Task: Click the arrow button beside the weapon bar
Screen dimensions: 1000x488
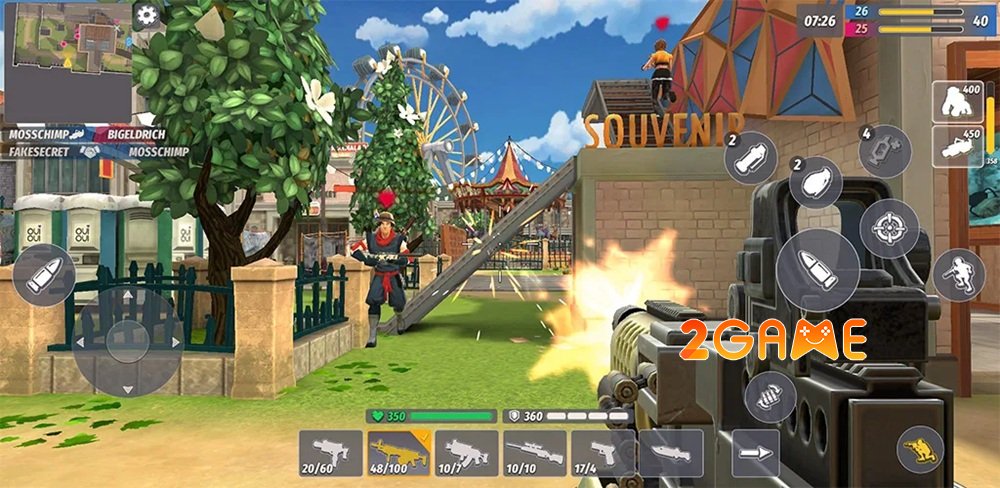Action: (756, 453)
